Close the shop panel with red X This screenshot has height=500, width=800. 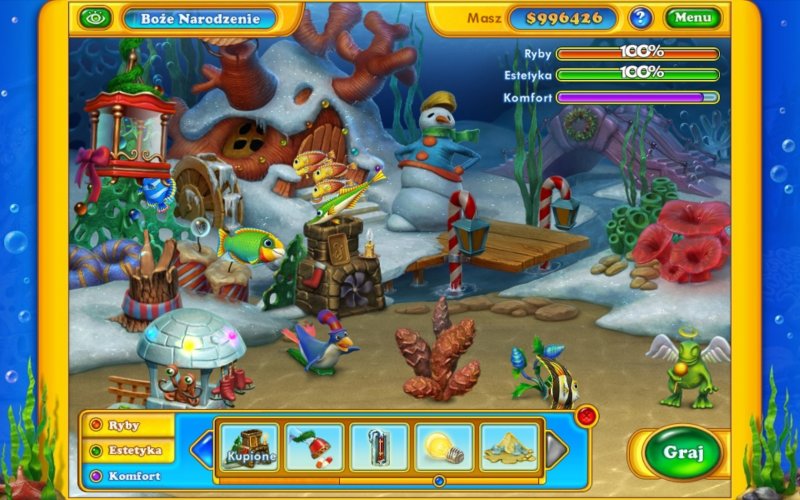click(x=587, y=415)
